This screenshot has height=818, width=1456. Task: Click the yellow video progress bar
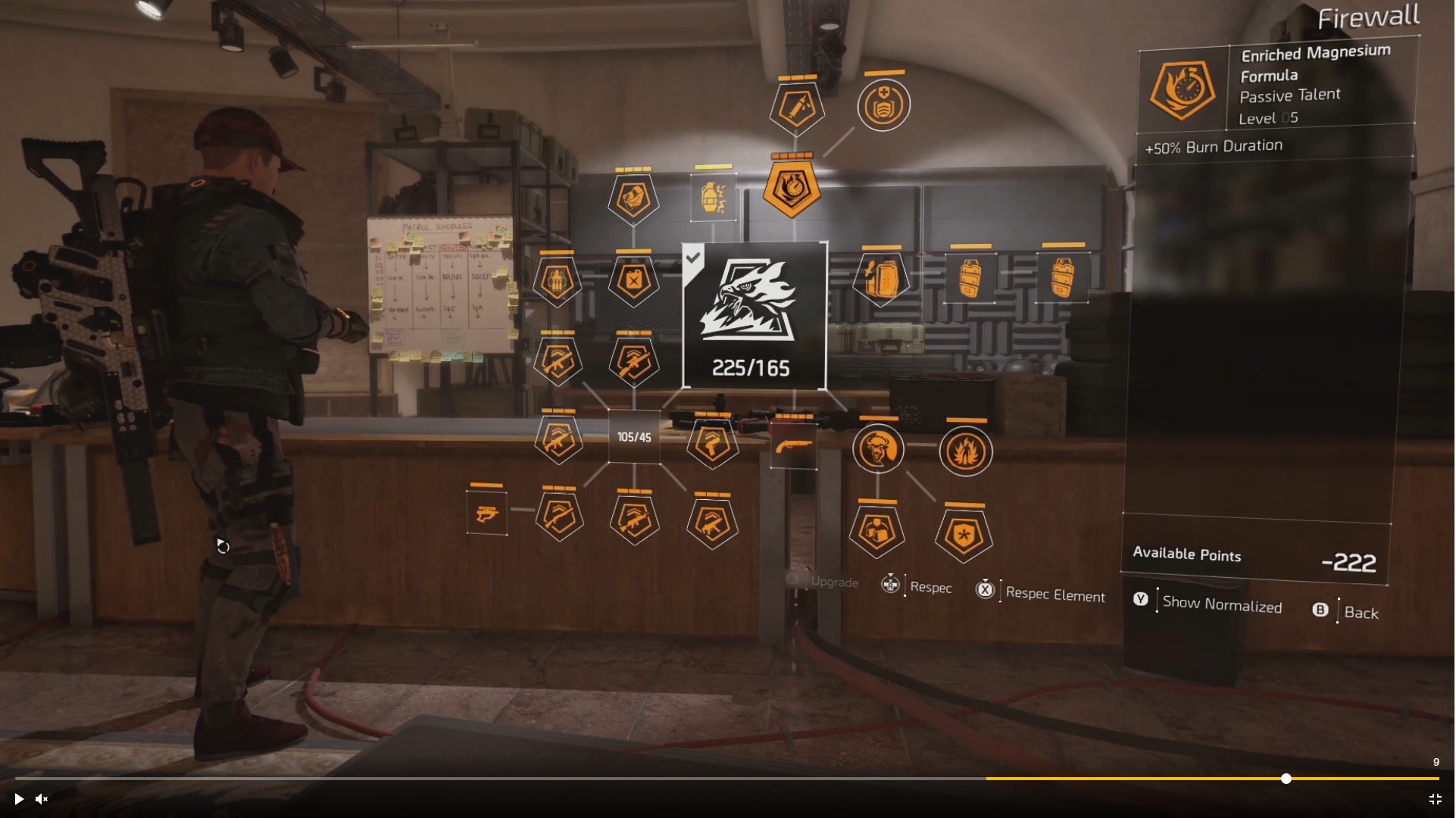1212,779
